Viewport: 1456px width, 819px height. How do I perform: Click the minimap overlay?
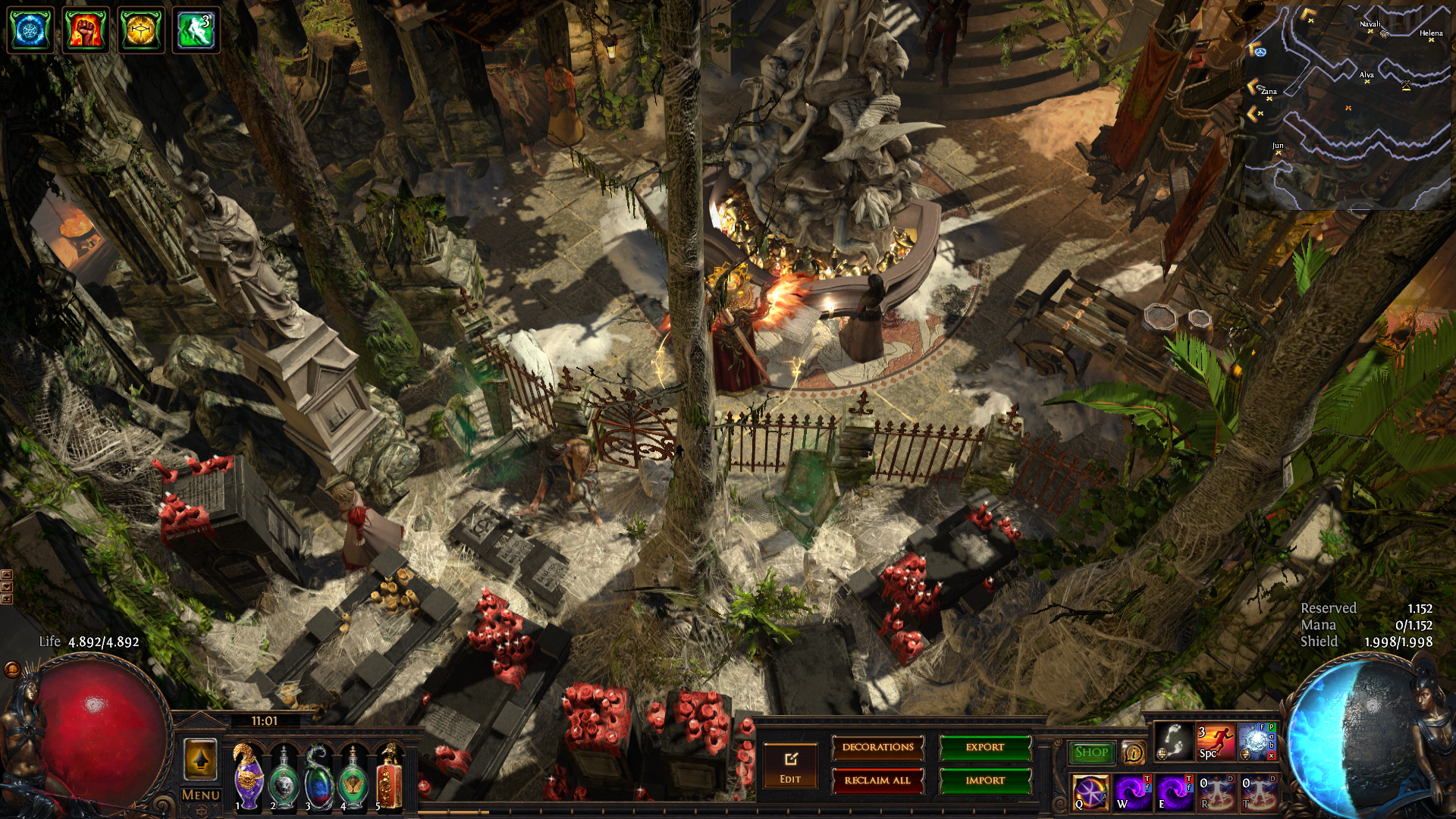[1348, 106]
